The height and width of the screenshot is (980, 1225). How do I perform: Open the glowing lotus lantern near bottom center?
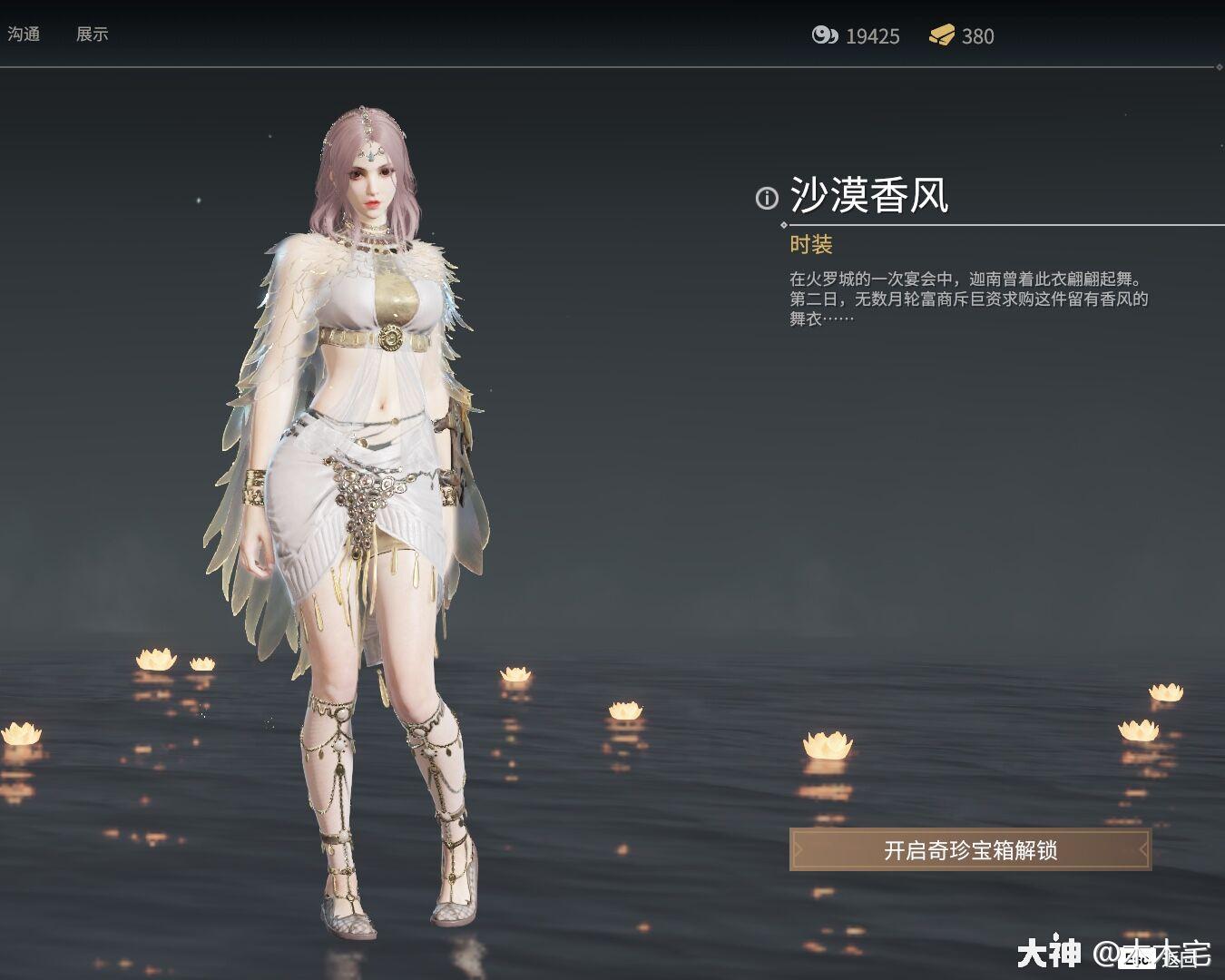click(624, 712)
